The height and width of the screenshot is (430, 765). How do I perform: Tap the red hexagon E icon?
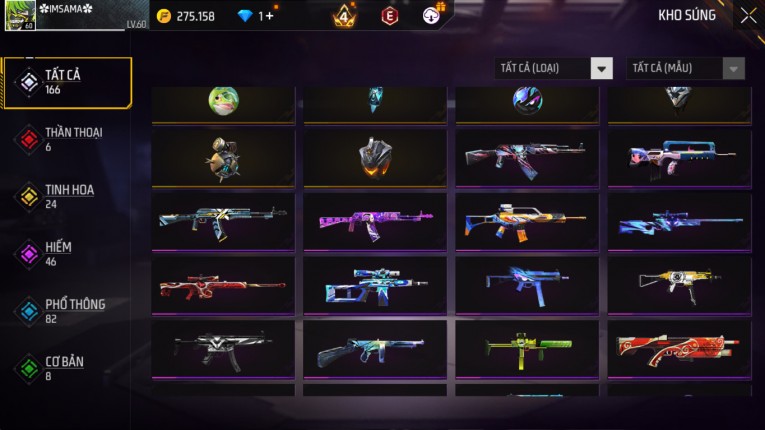pos(390,16)
